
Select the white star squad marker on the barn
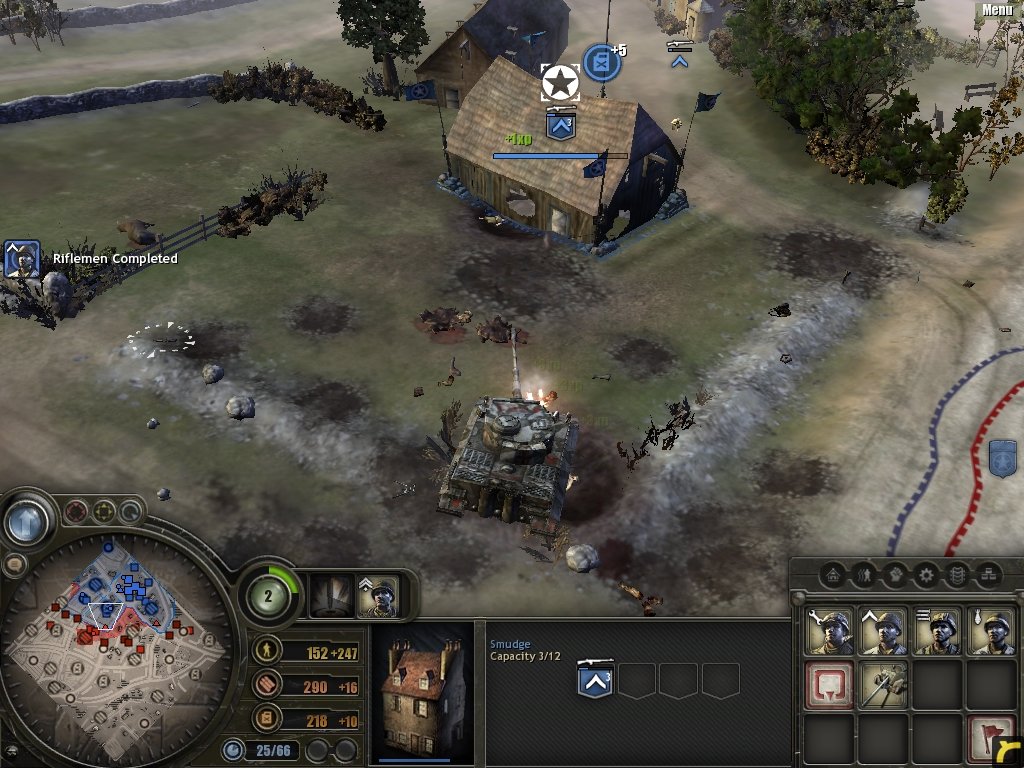(561, 83)
